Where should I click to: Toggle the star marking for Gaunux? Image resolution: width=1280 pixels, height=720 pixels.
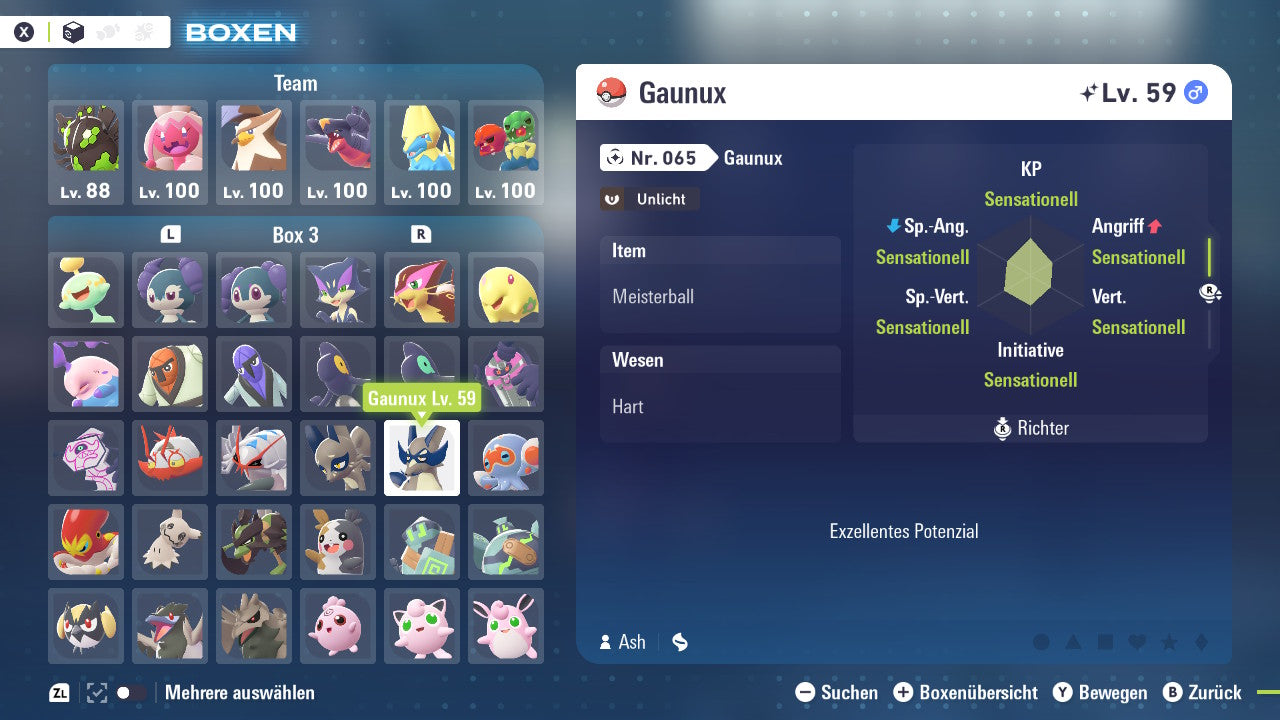1170,643
